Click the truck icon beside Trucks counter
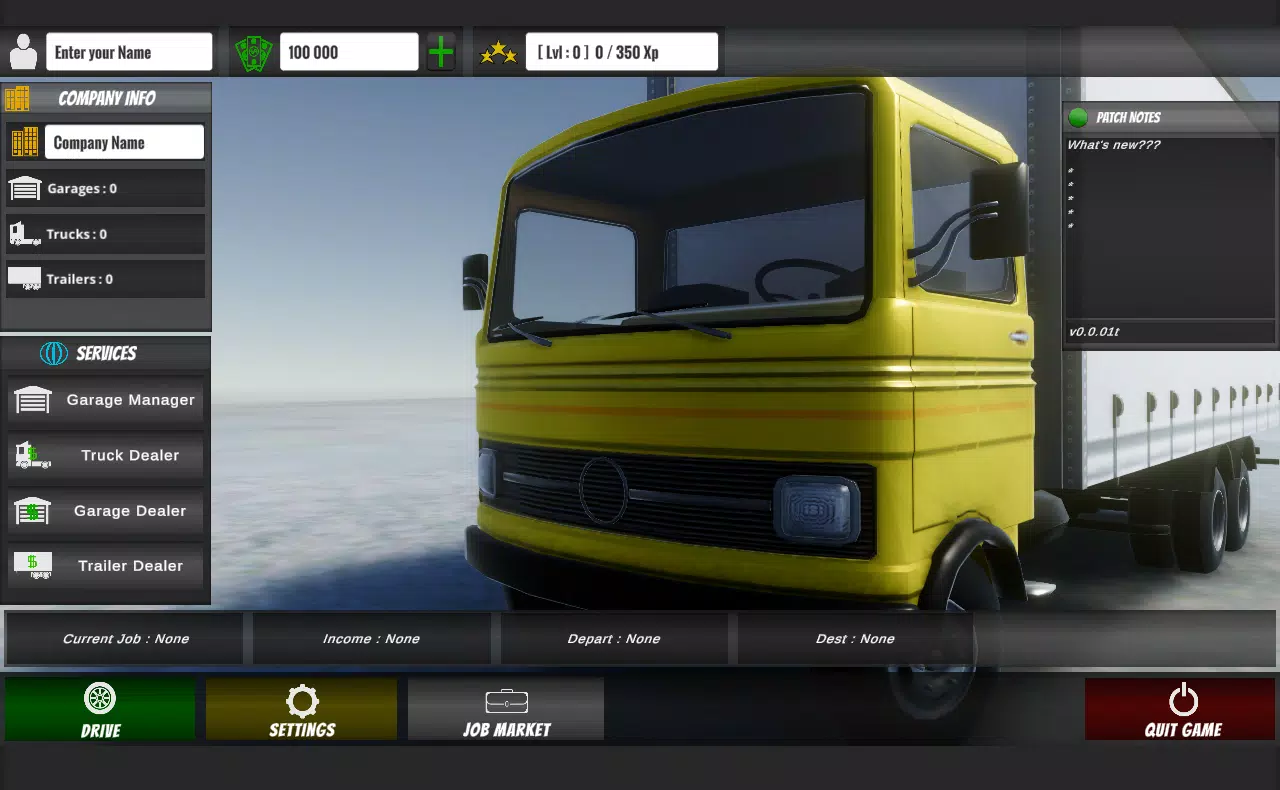The width and height of the screenshot is (1280, 790). [x=25, y=233]
